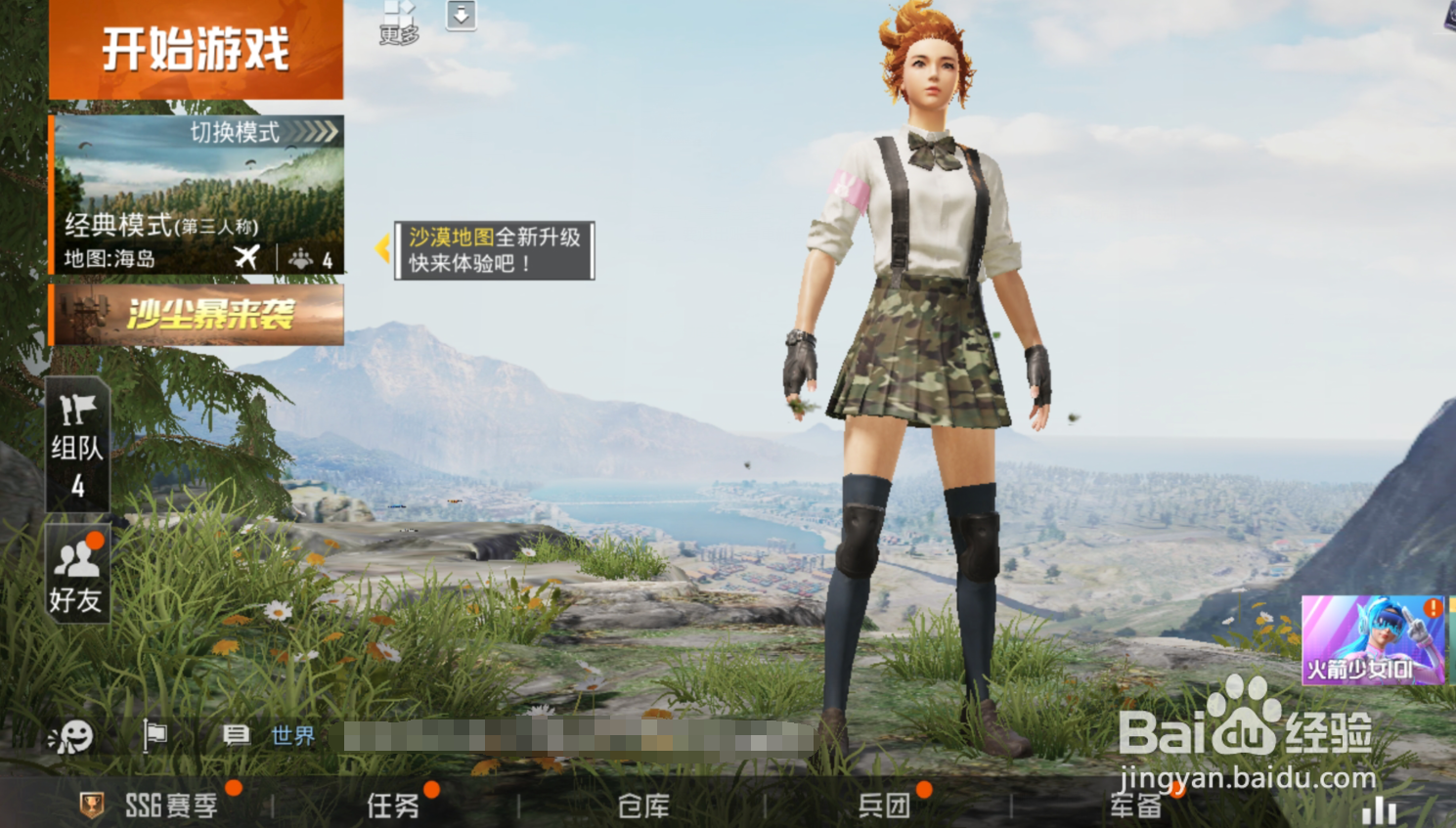Image resolution: width=1456 pixels, height=828 pixels.
Task: Tap the player count toggle showing 4
Action: point(314,259)
